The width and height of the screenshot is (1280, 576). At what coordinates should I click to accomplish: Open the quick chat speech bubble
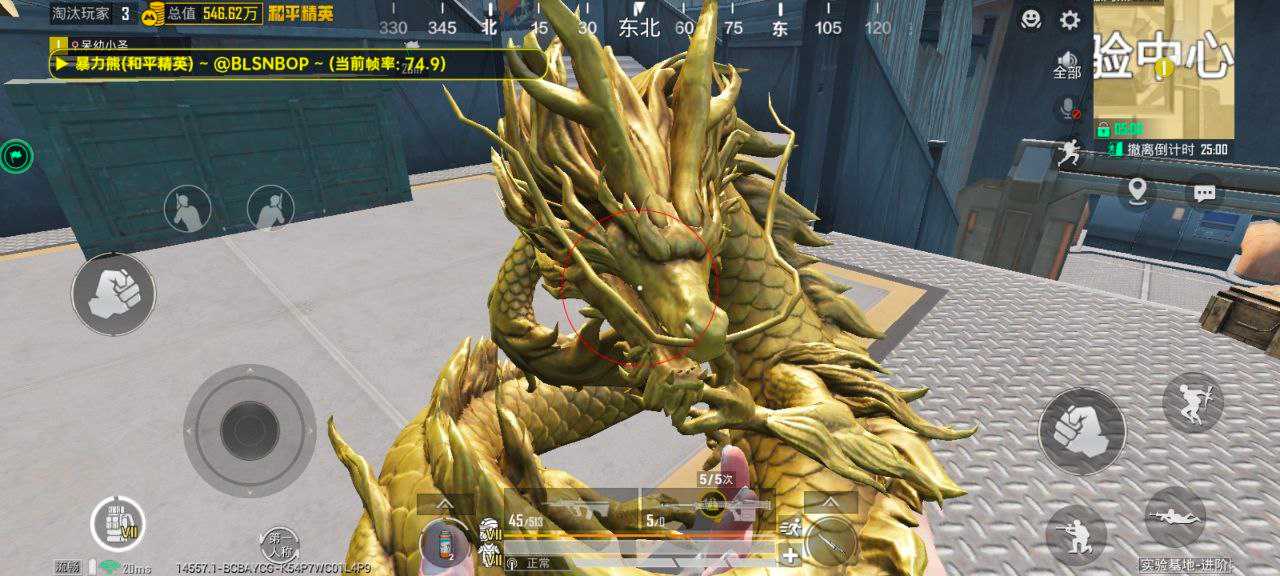coord(1204,192)
